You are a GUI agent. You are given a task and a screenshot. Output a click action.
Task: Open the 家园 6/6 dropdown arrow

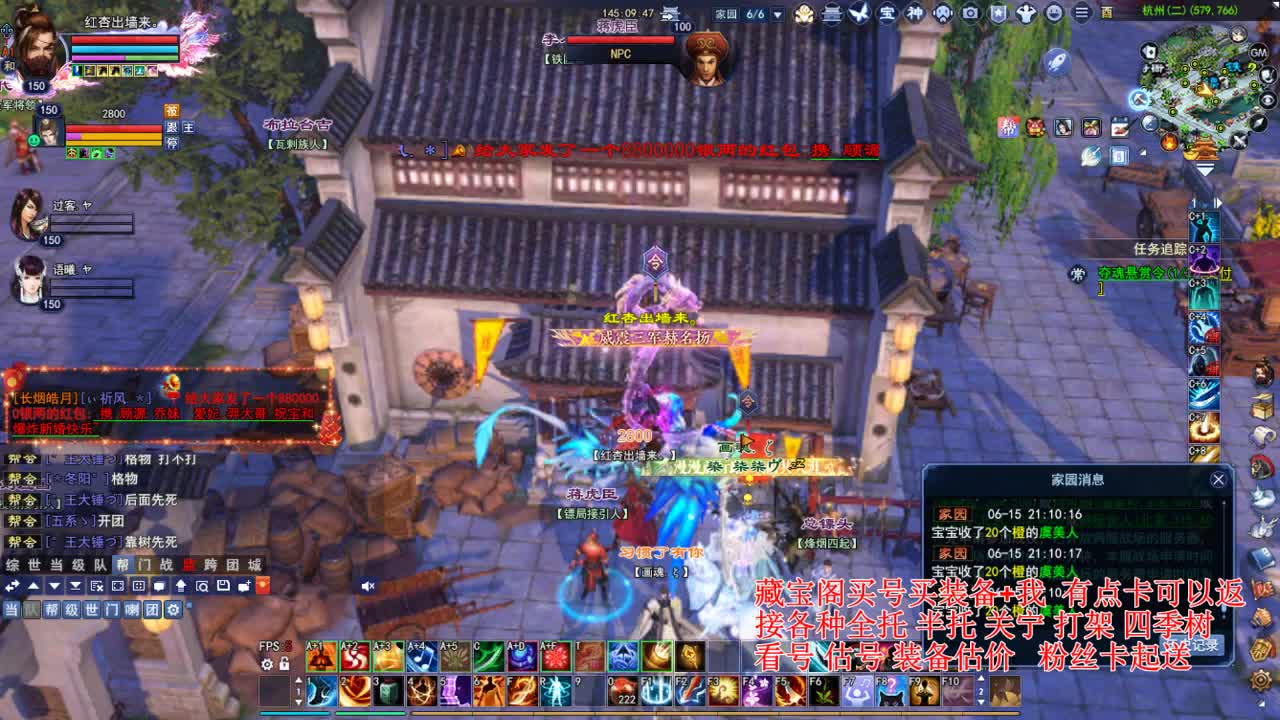[777, 14]
